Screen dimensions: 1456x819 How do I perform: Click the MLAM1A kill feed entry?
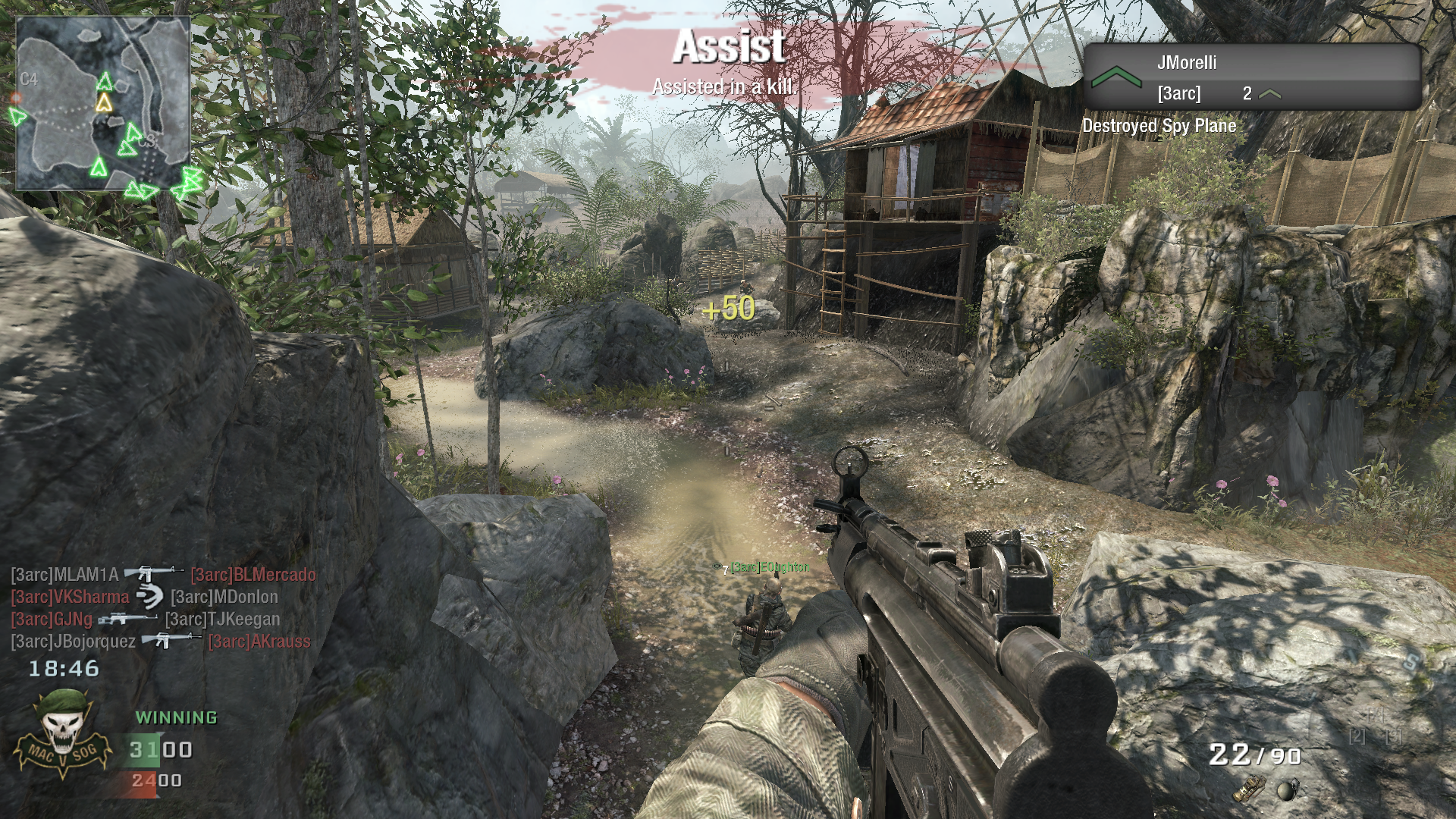click(65, 575)
